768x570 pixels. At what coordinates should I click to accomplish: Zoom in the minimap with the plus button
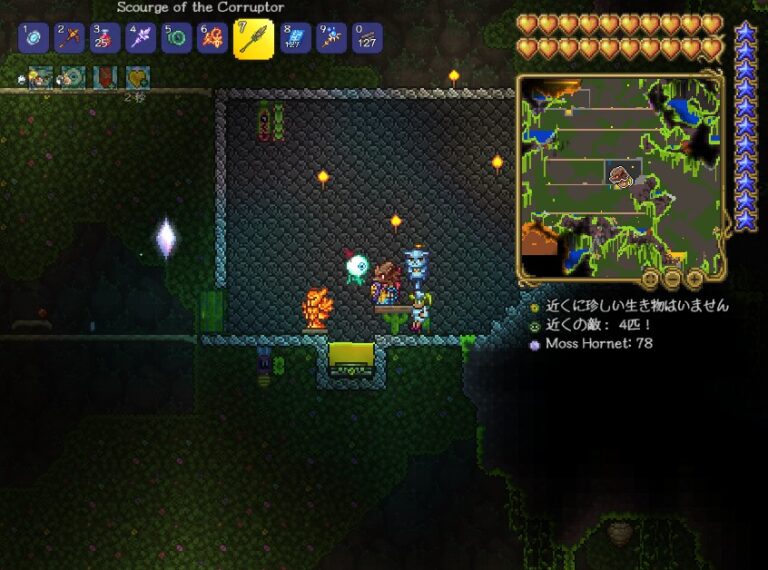pyautogui.click(x=693, y=278)
